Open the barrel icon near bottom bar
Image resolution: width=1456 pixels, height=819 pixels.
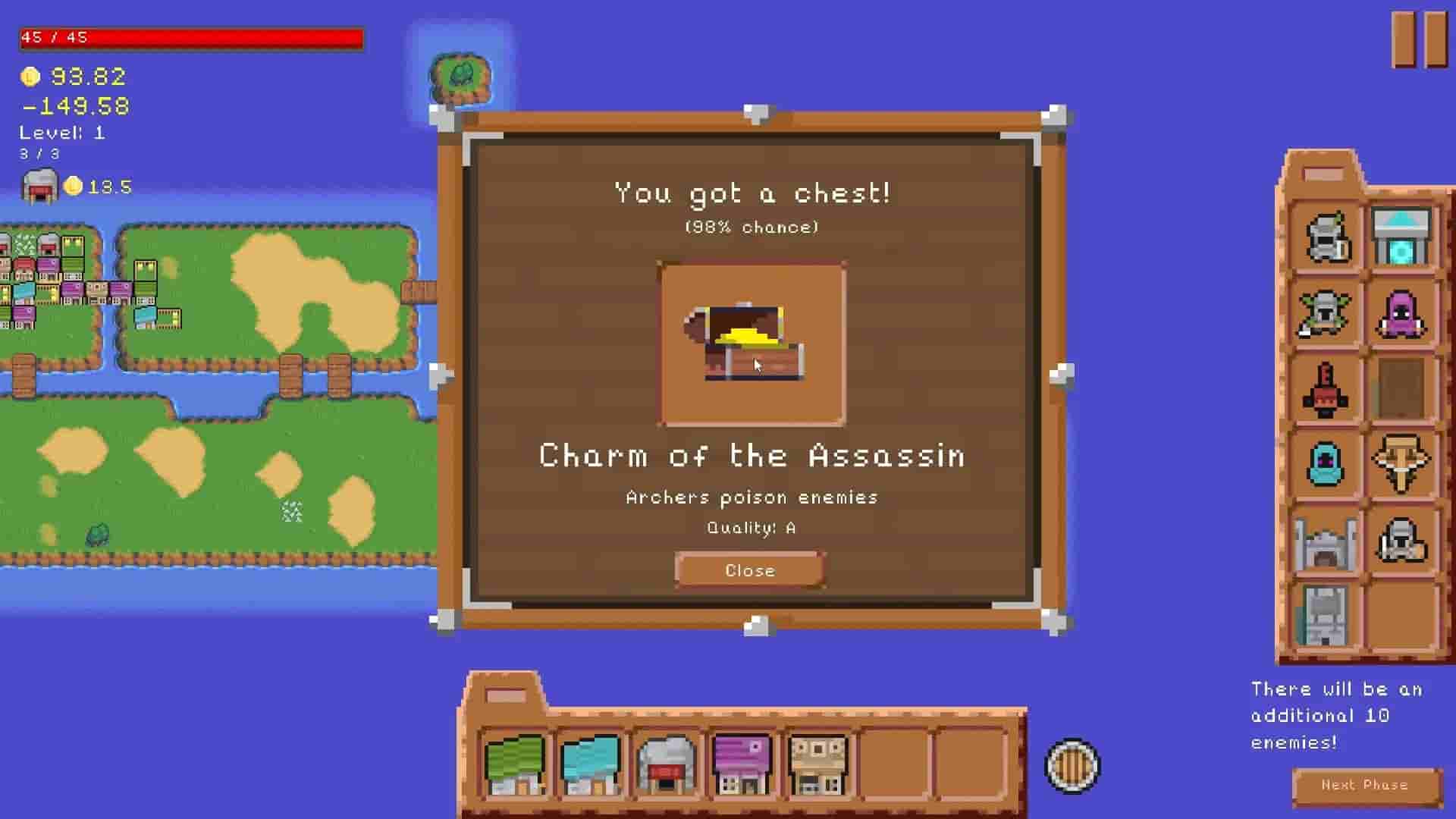click(x=1072, y=767)
